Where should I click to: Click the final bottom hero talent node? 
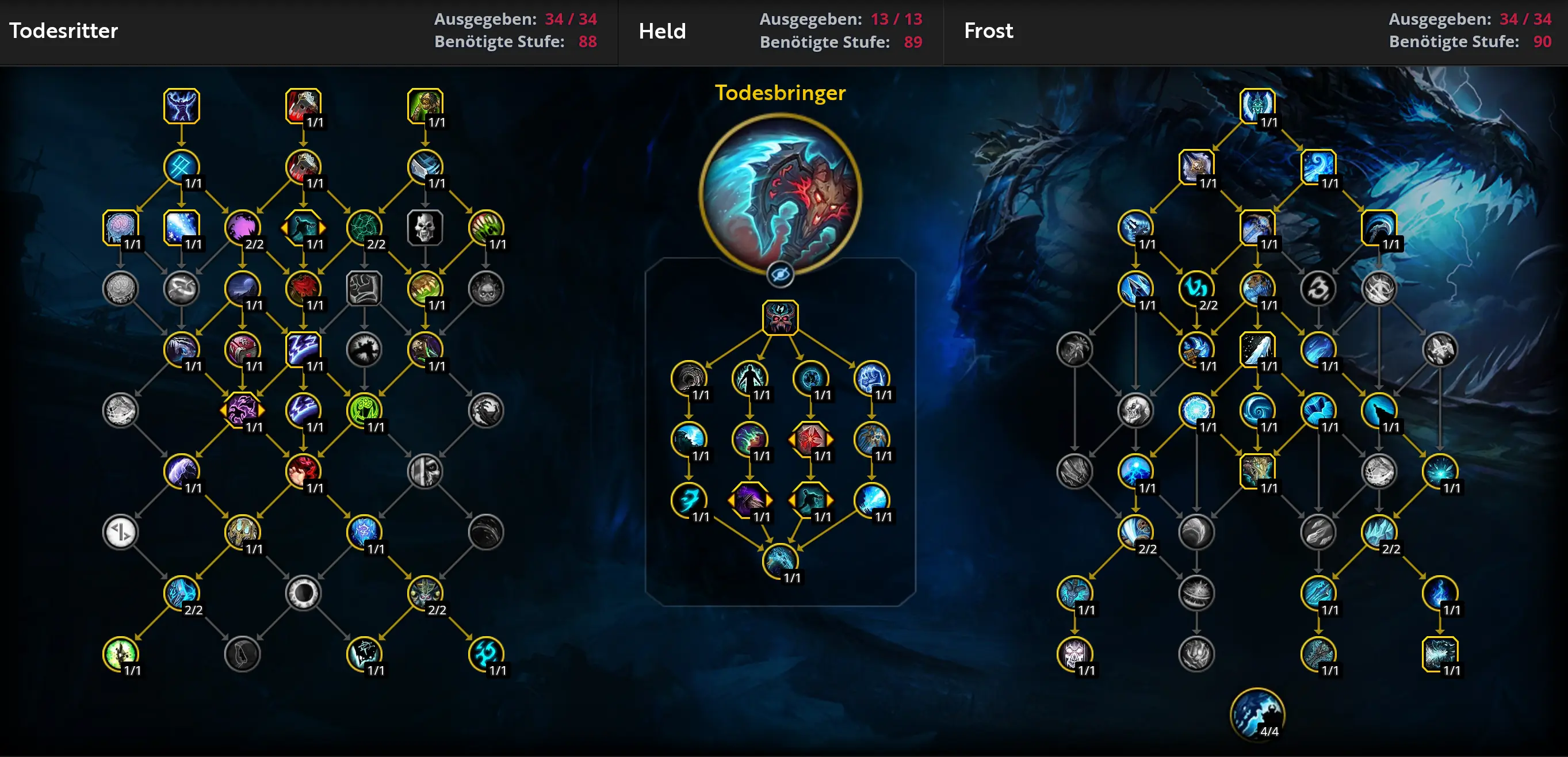pyautogui.click(x=780, y=560)
